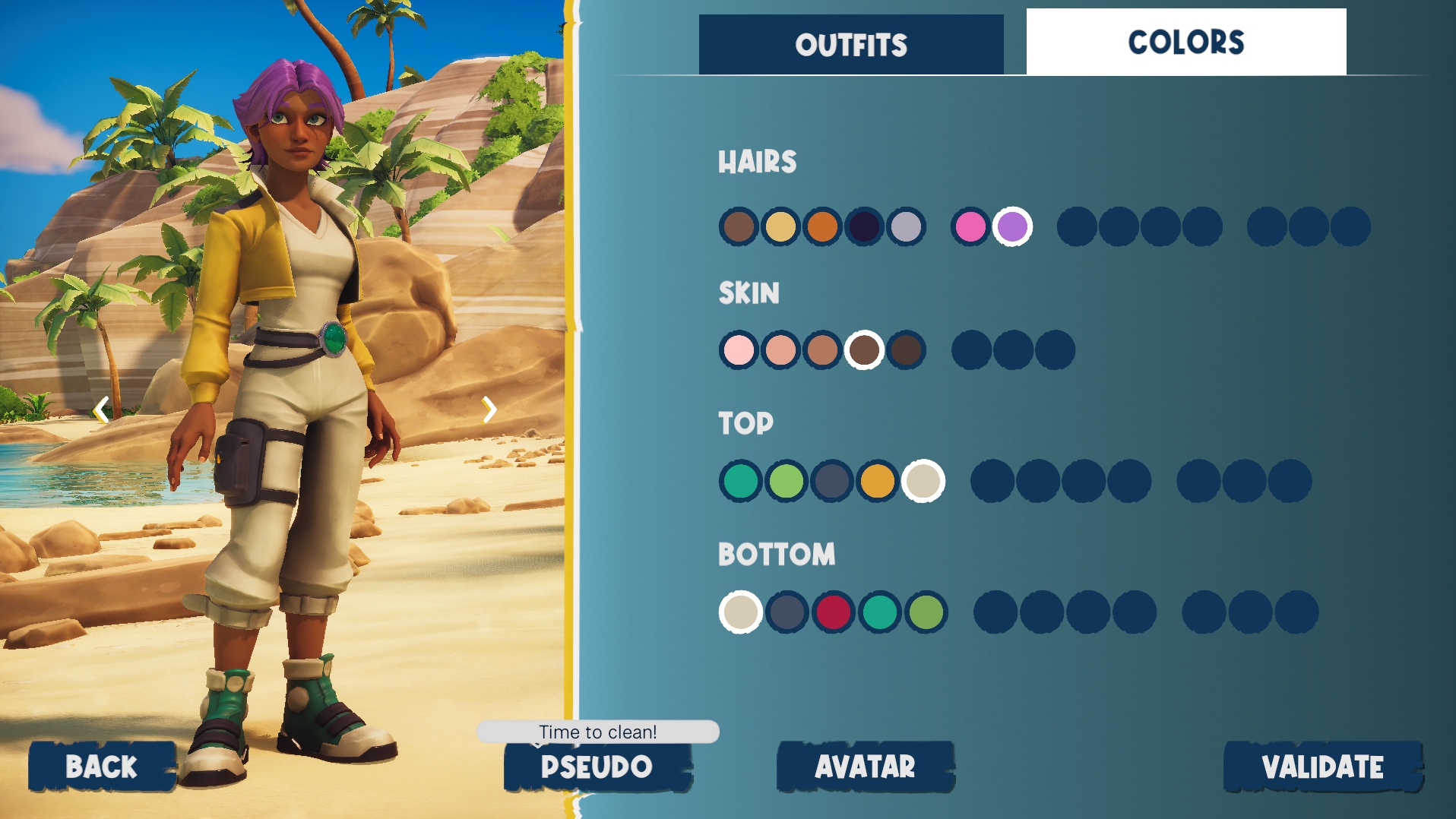Switch to the Outfits tab
The height and width of the screenshot is (819, 1456).
click(851, 45)
